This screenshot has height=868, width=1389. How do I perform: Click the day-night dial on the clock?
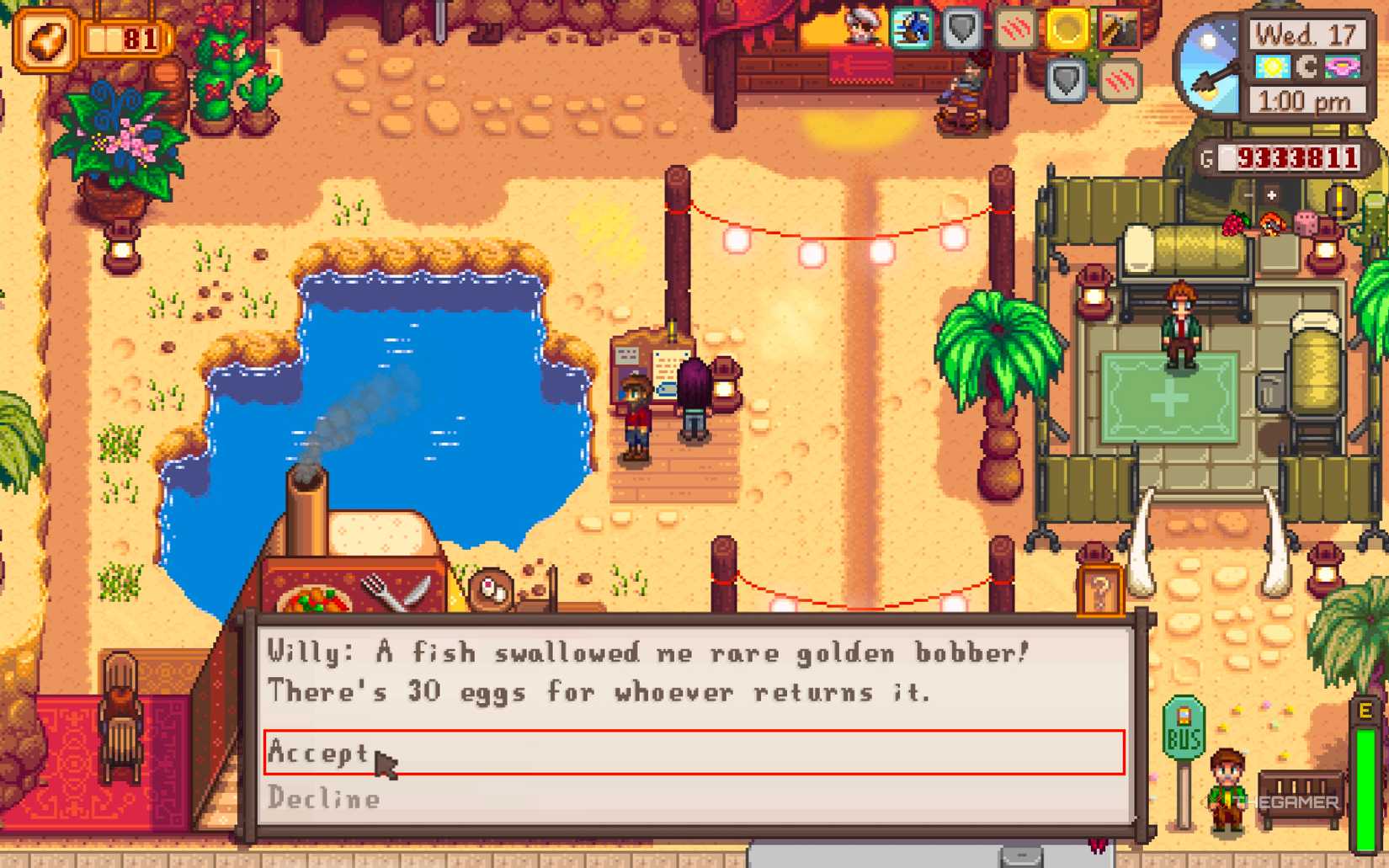click(x=1210, y=63)
